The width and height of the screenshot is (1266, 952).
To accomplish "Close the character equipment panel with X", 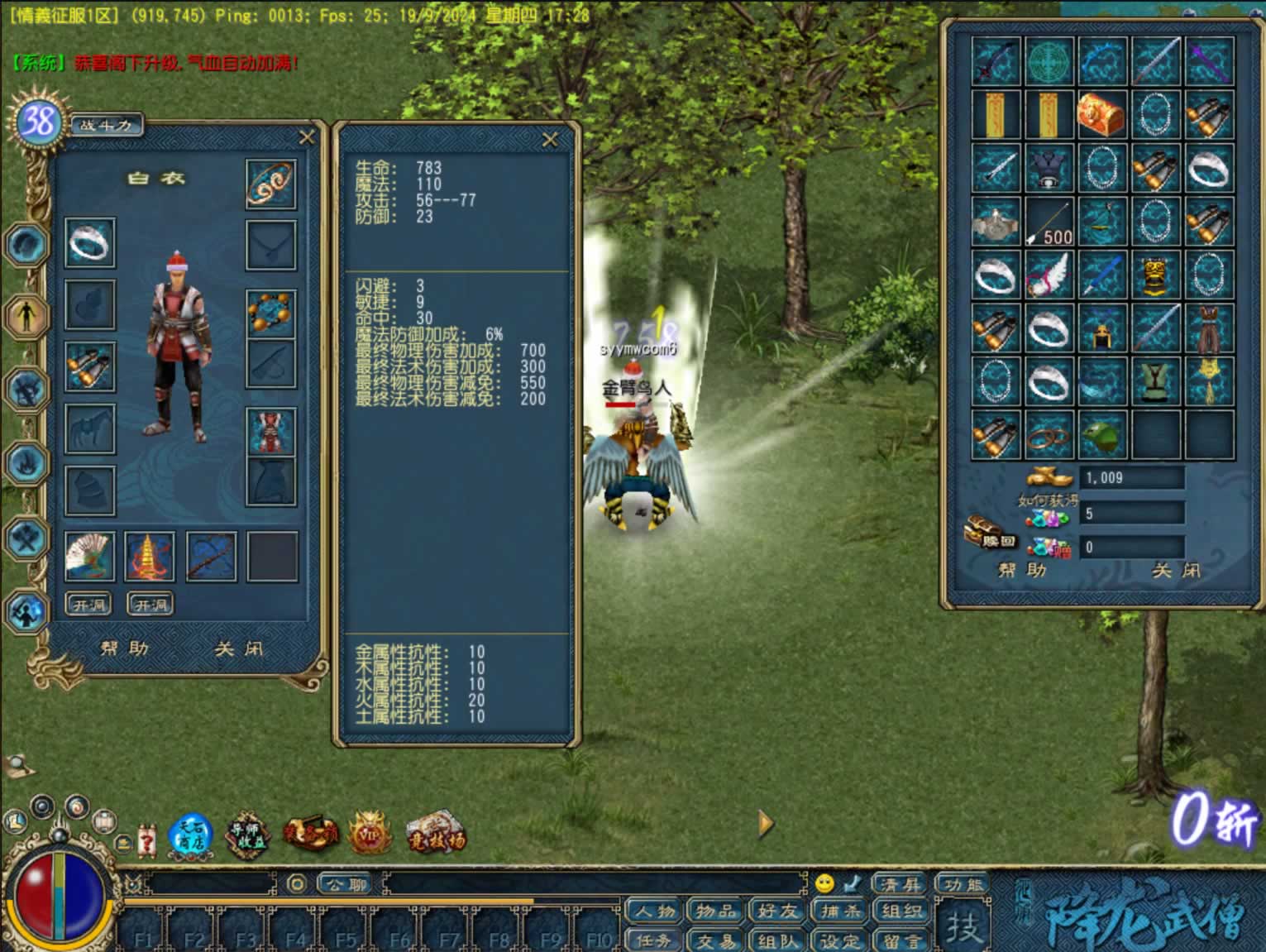I will pos(307,137).
